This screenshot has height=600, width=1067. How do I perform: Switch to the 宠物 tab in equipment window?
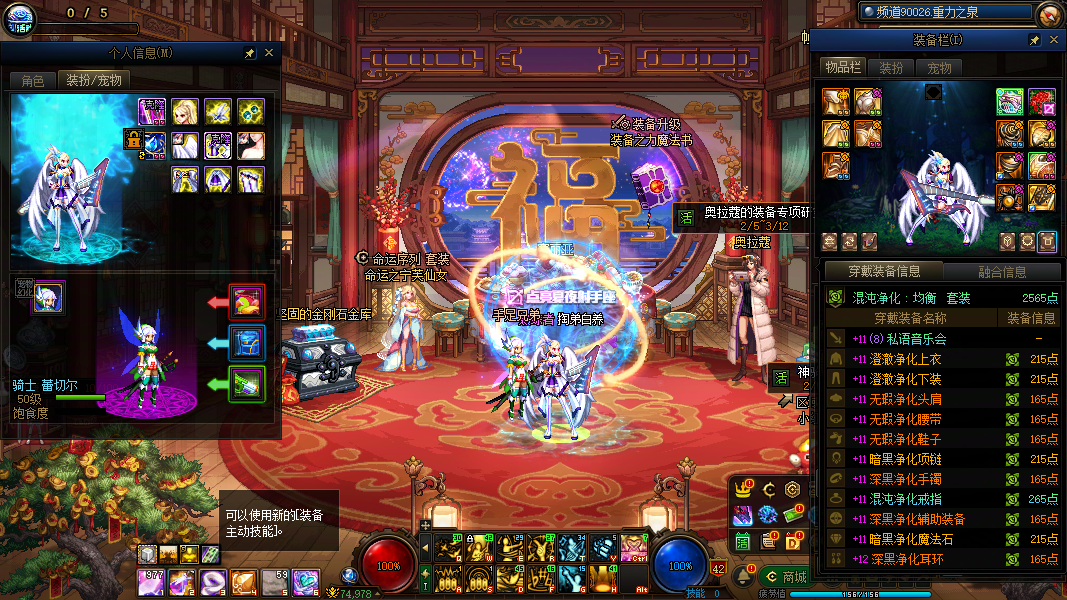pos(939,68)
